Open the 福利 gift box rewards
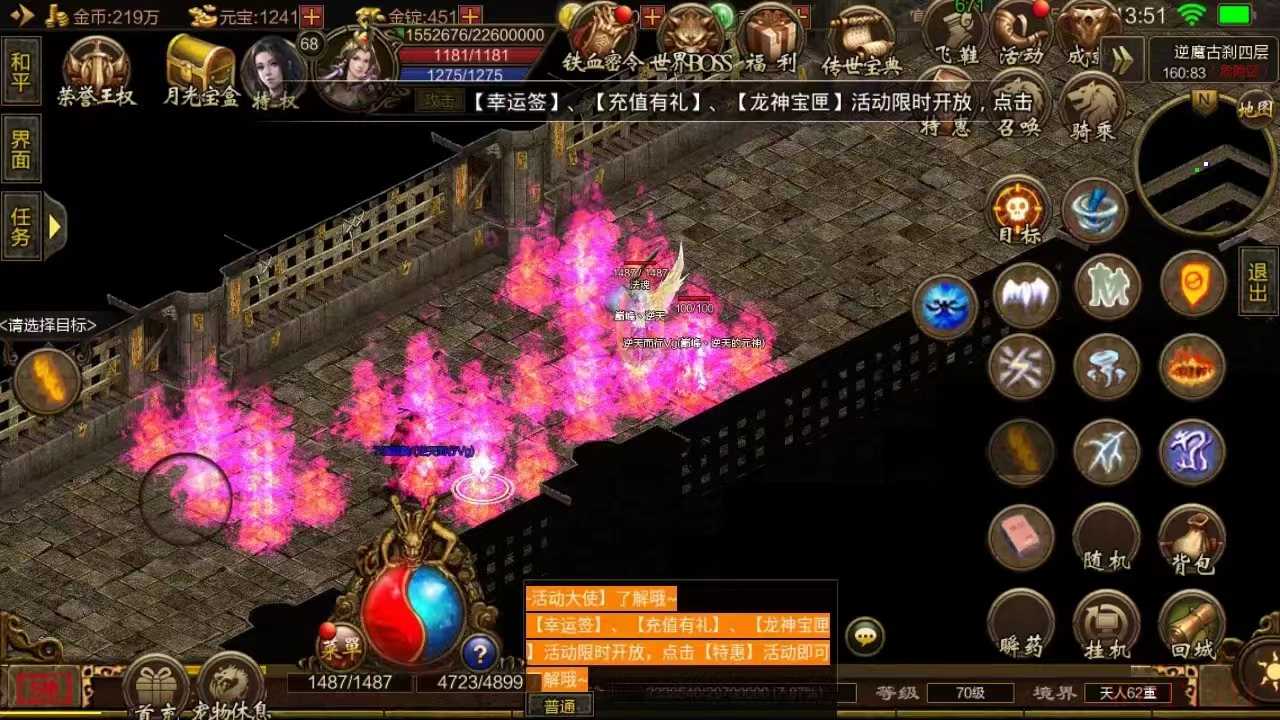 pos(770,40)
